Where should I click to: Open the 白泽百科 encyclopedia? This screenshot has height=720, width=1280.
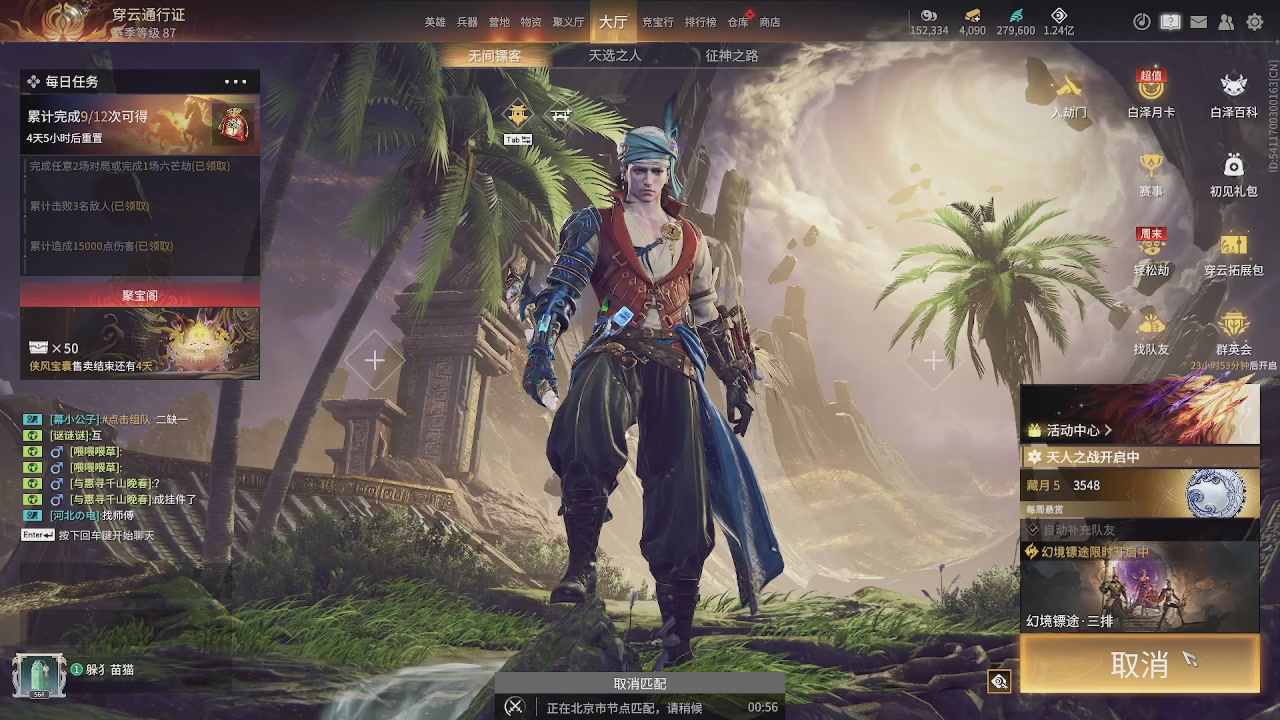[x=1234, y=95]
